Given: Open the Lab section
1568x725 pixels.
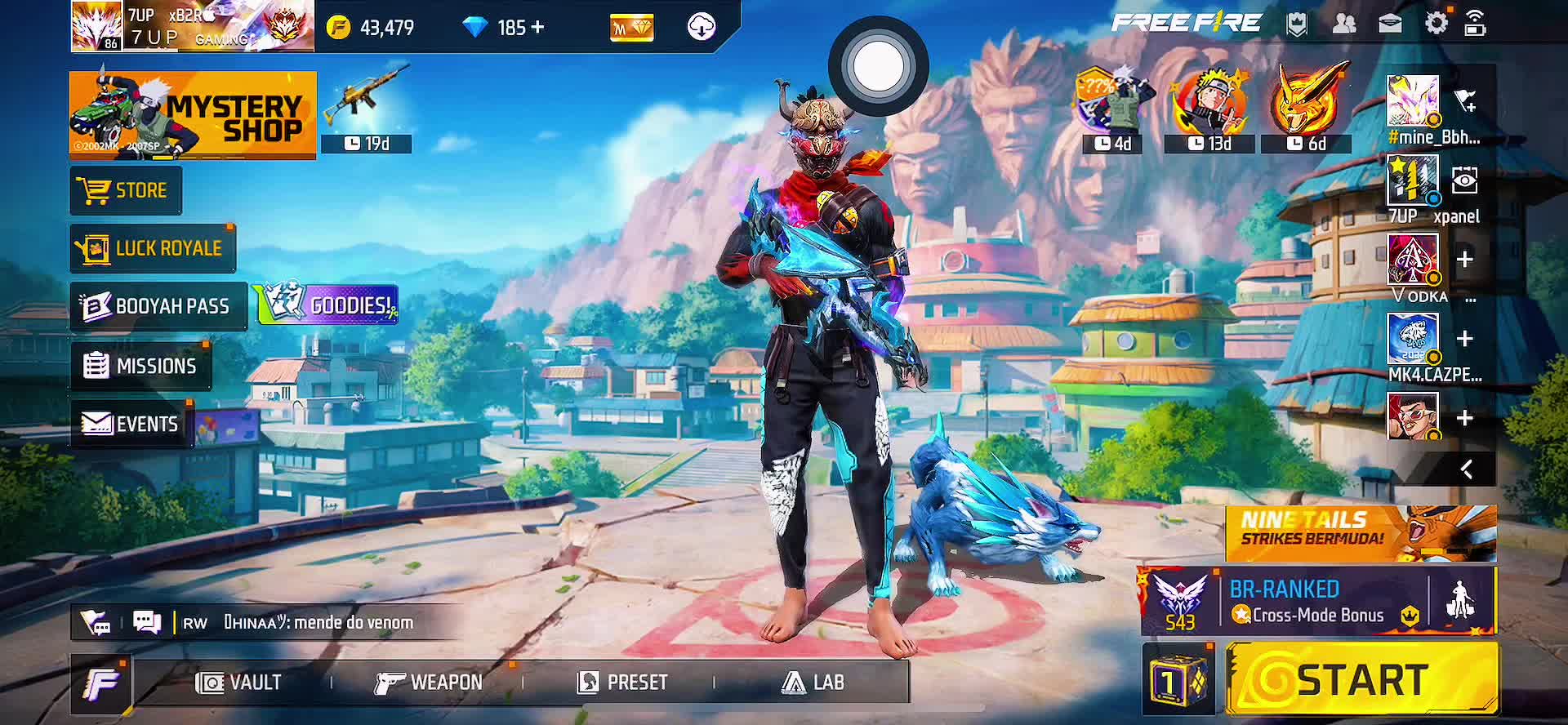Looking at the screenshot, I should 813,683.
